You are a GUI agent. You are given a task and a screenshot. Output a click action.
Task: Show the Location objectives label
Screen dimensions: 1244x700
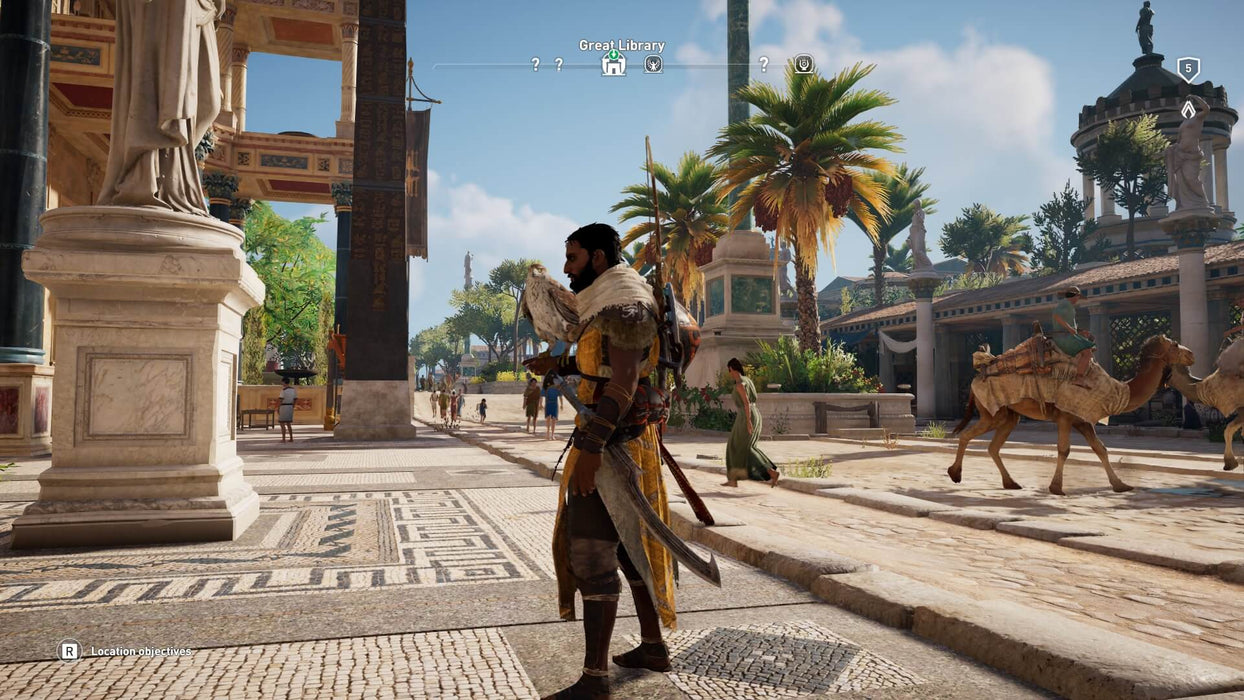pos(141,651)
